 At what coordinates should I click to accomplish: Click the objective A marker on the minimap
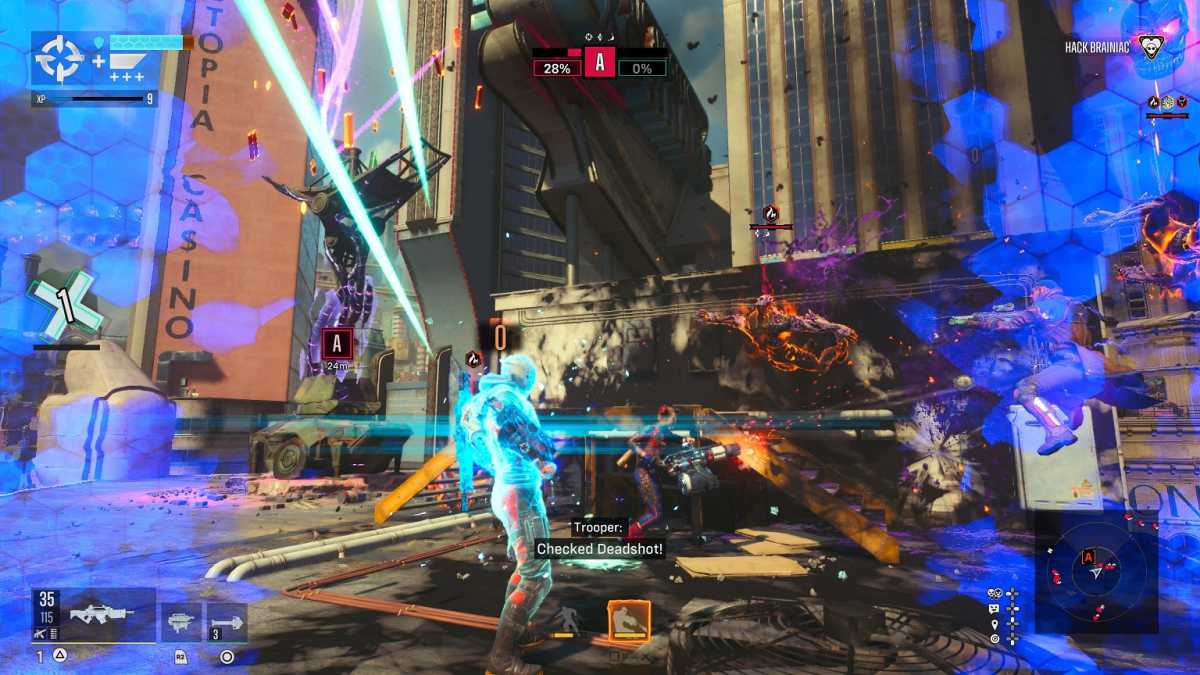click(1087, 557)
